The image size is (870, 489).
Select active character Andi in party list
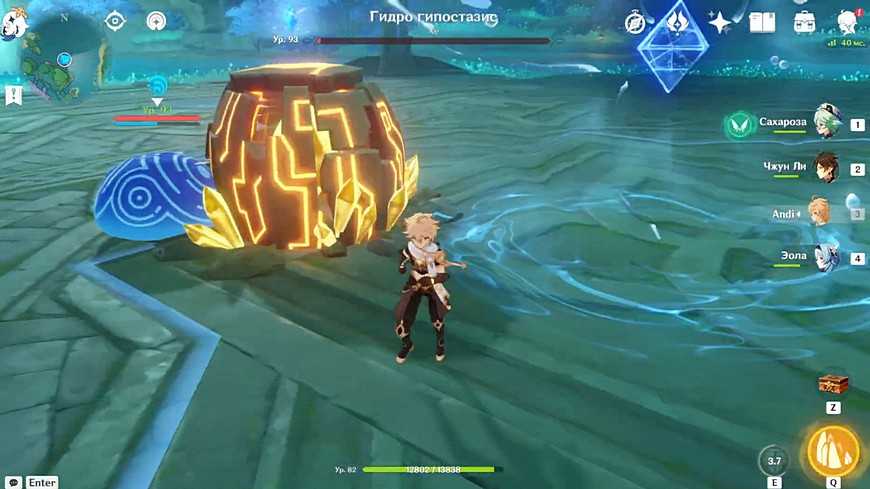point(820,213)
